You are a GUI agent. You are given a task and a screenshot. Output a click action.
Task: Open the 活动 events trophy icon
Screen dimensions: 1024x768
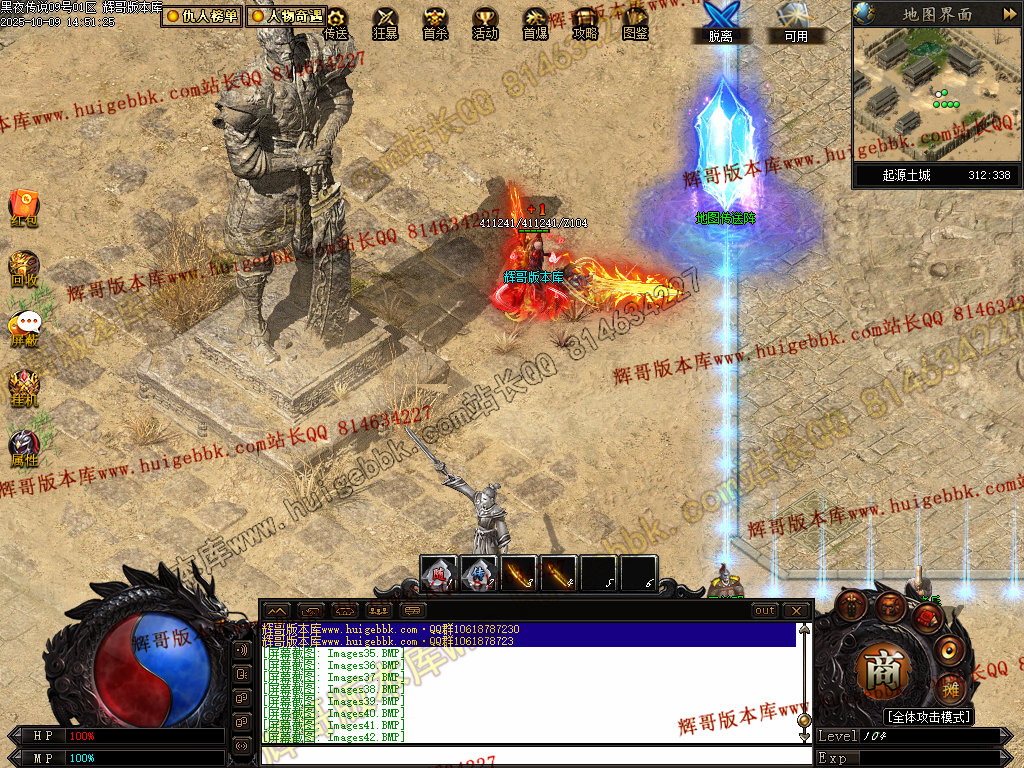coord(485,22)
